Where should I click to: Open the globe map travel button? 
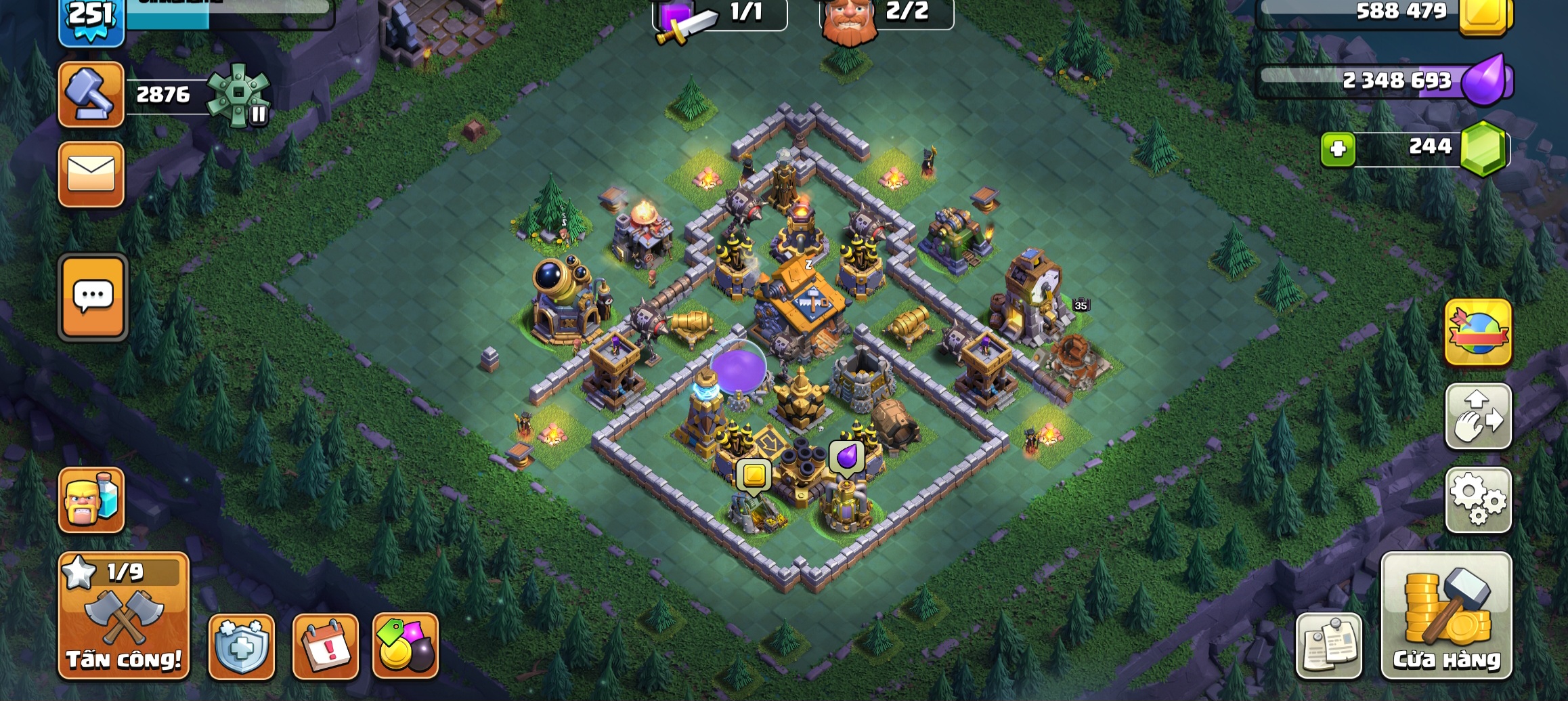(x=1478, y=333)
